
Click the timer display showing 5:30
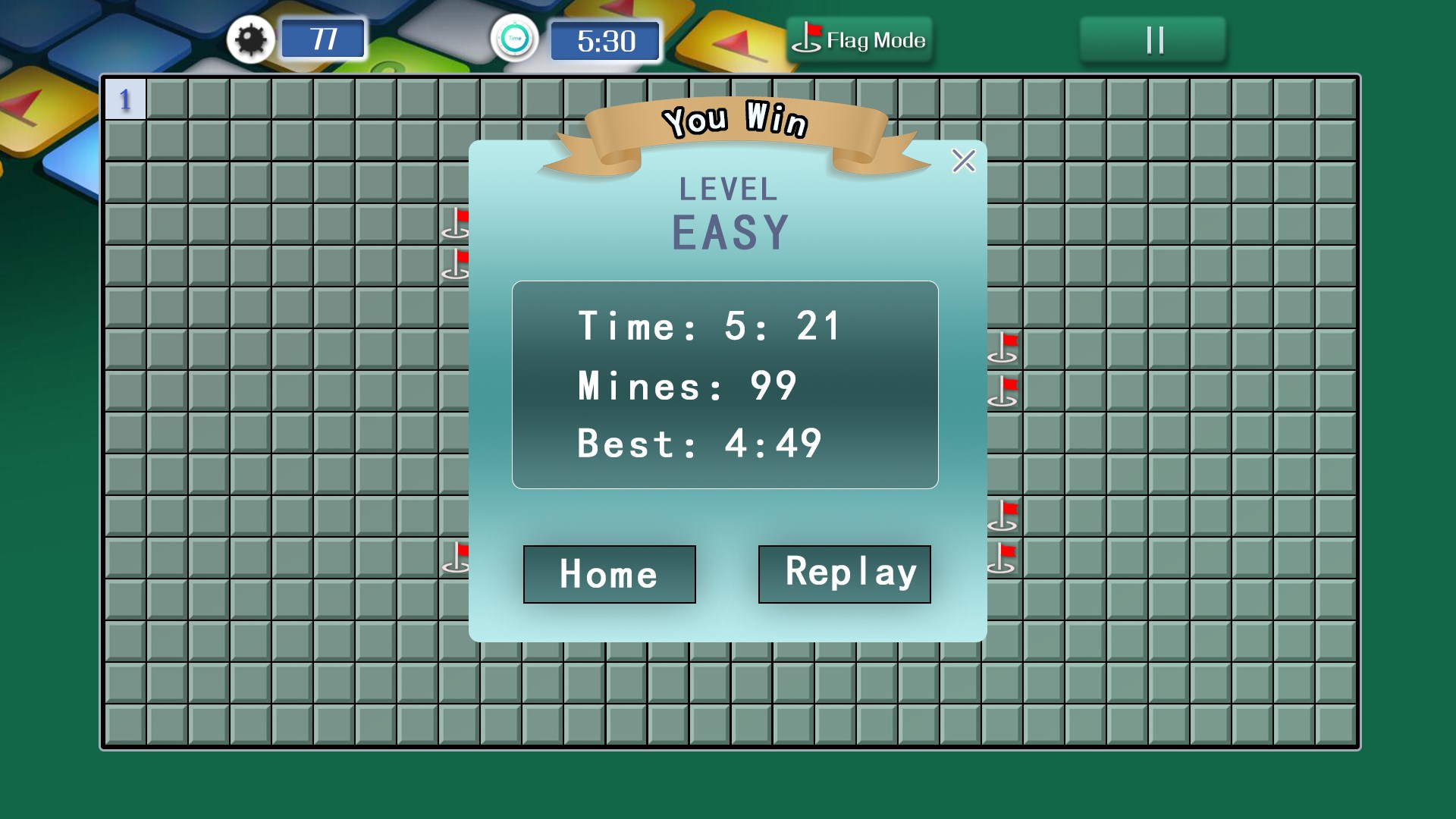[604, 42]
